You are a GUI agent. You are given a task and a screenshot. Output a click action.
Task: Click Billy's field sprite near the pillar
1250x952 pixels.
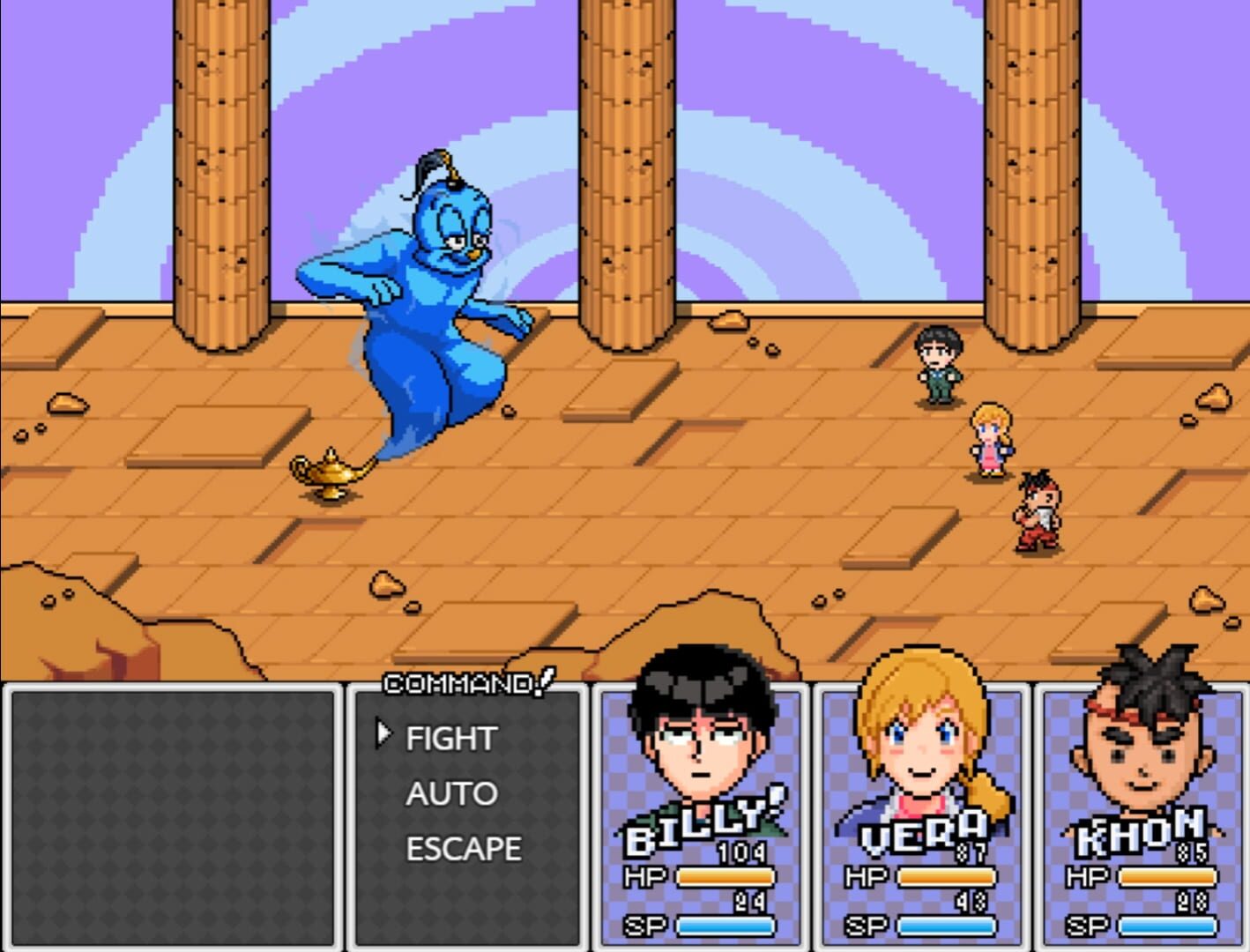937,361
